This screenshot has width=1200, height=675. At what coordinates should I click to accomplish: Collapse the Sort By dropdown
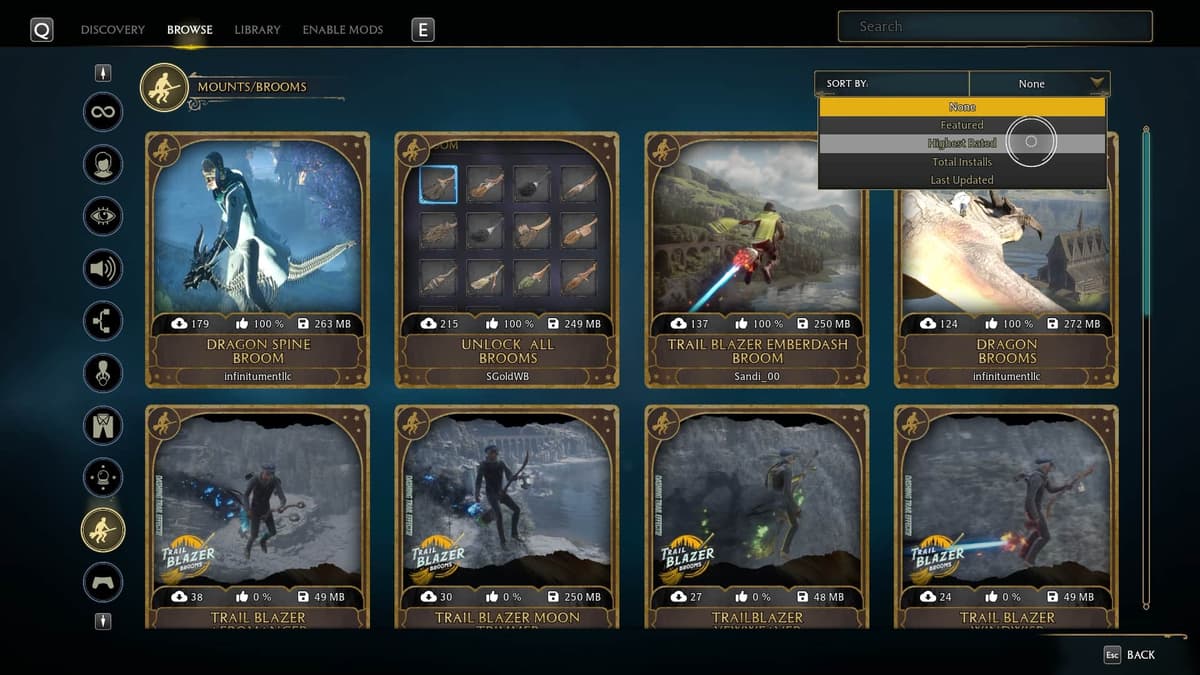pos(1097,84)
